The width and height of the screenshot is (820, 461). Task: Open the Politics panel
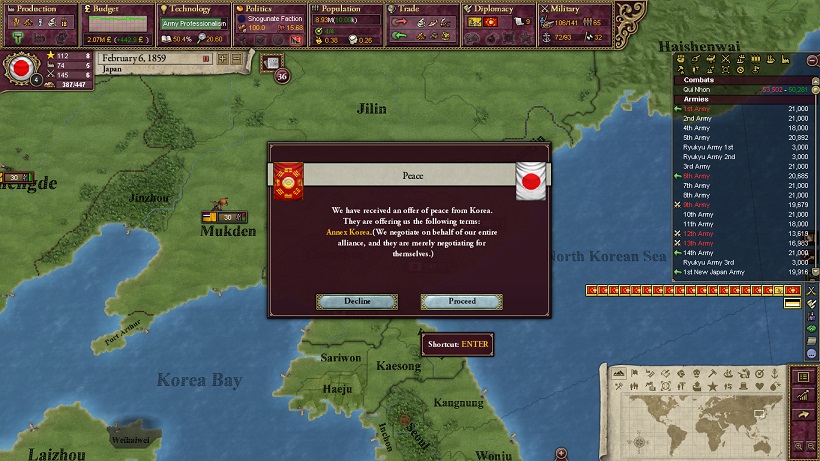(266, 9)
